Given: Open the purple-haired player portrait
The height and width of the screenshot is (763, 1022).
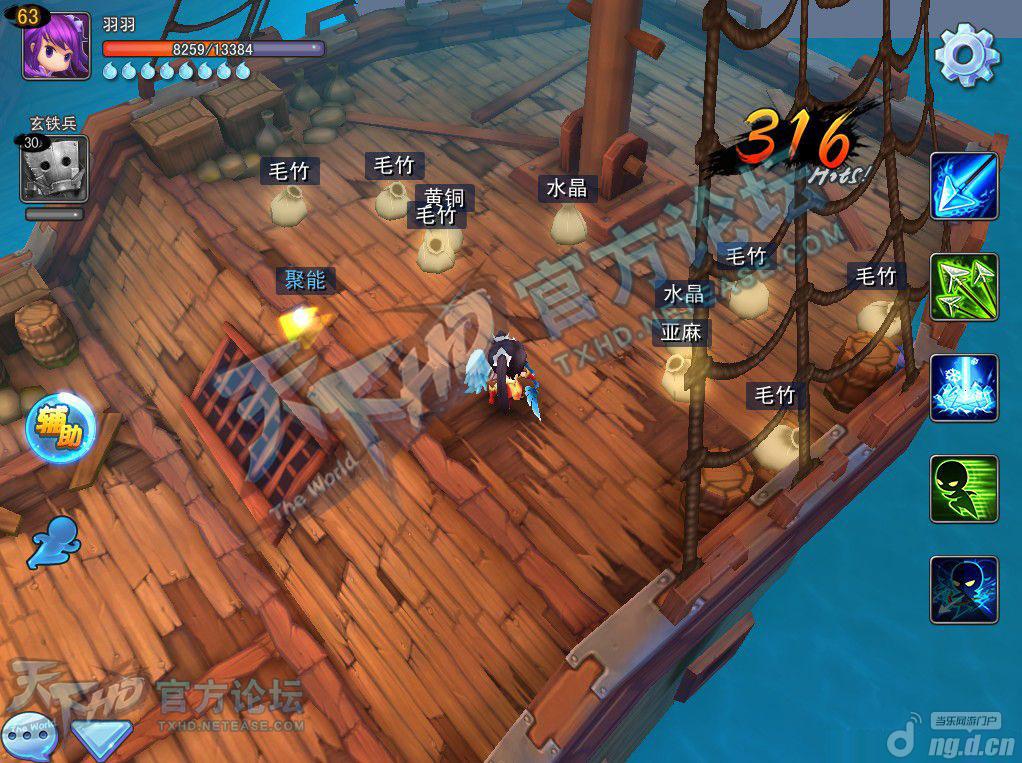Looking at the screenshot, I should [x=50, y=46].
